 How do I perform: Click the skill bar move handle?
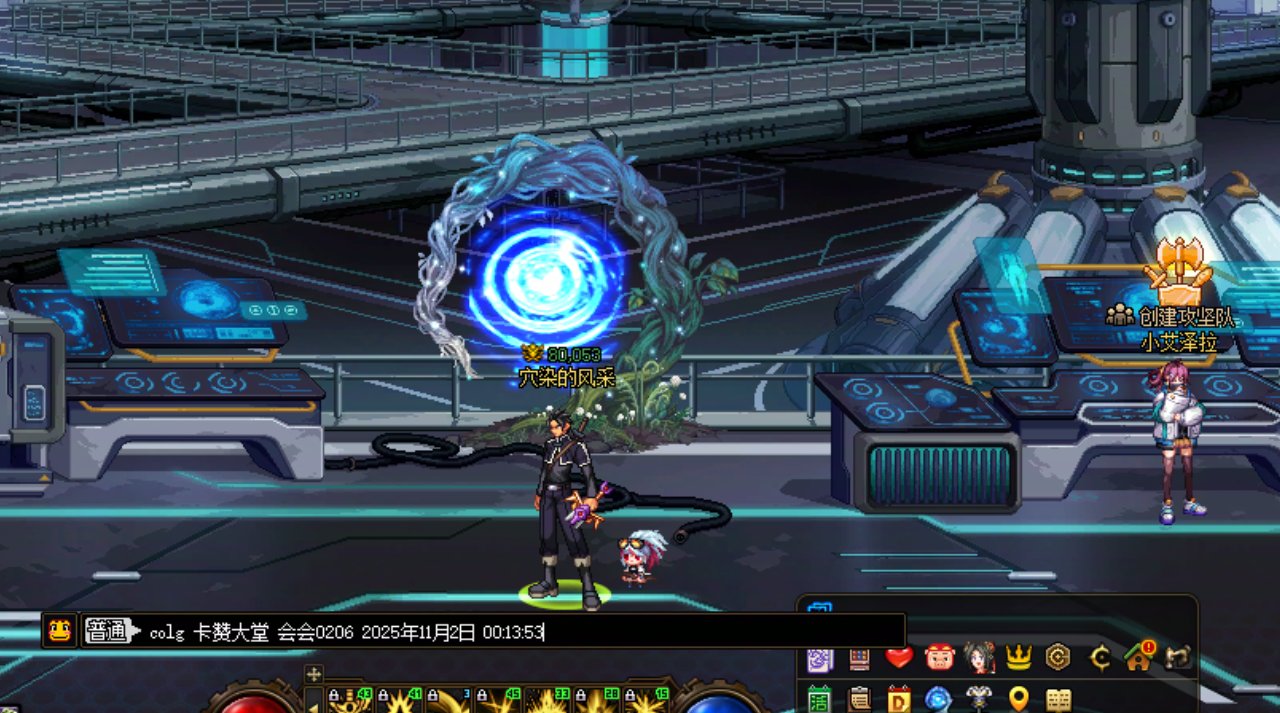[x=313, y=674]
